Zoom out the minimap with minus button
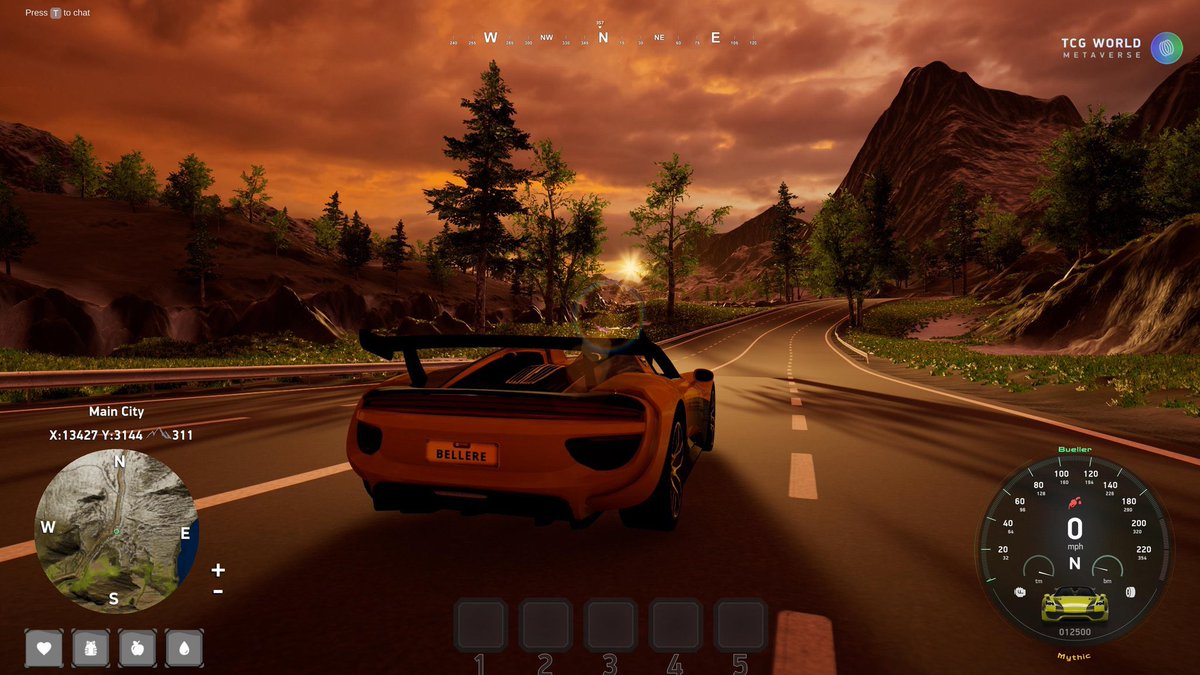Screen dimensions: 1200x675 218,591
